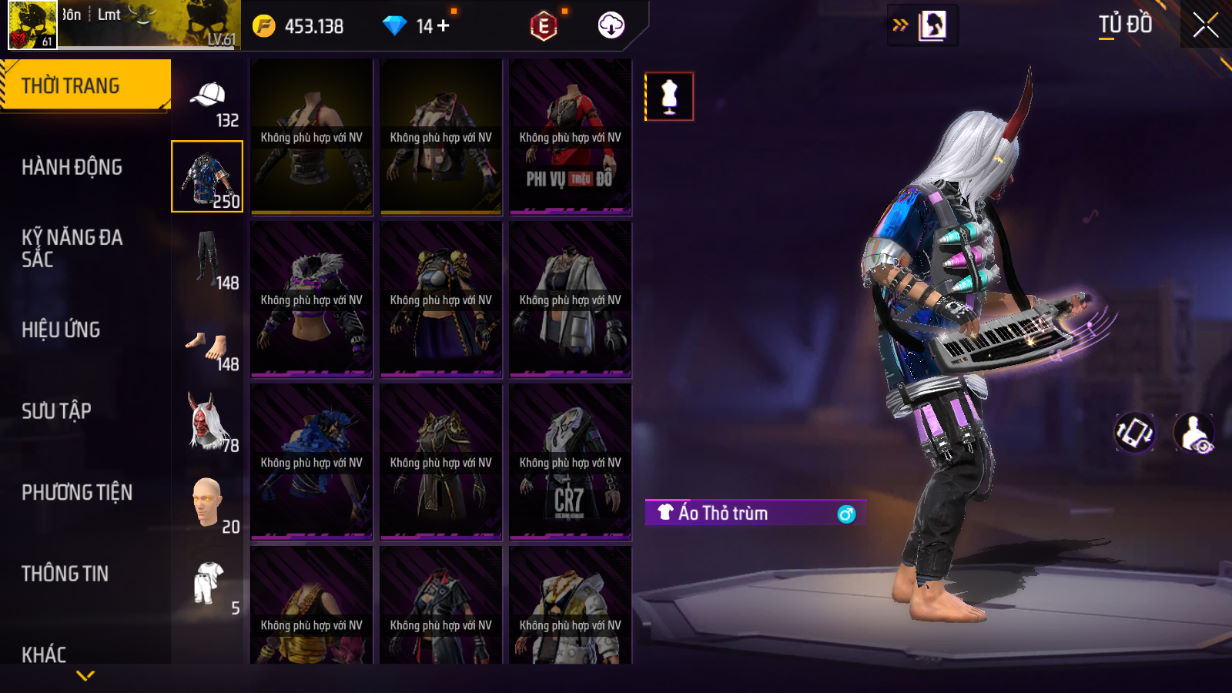
Task: Pick the red Phi Vụ Triệu Đô top
Action: pos(570,136)
